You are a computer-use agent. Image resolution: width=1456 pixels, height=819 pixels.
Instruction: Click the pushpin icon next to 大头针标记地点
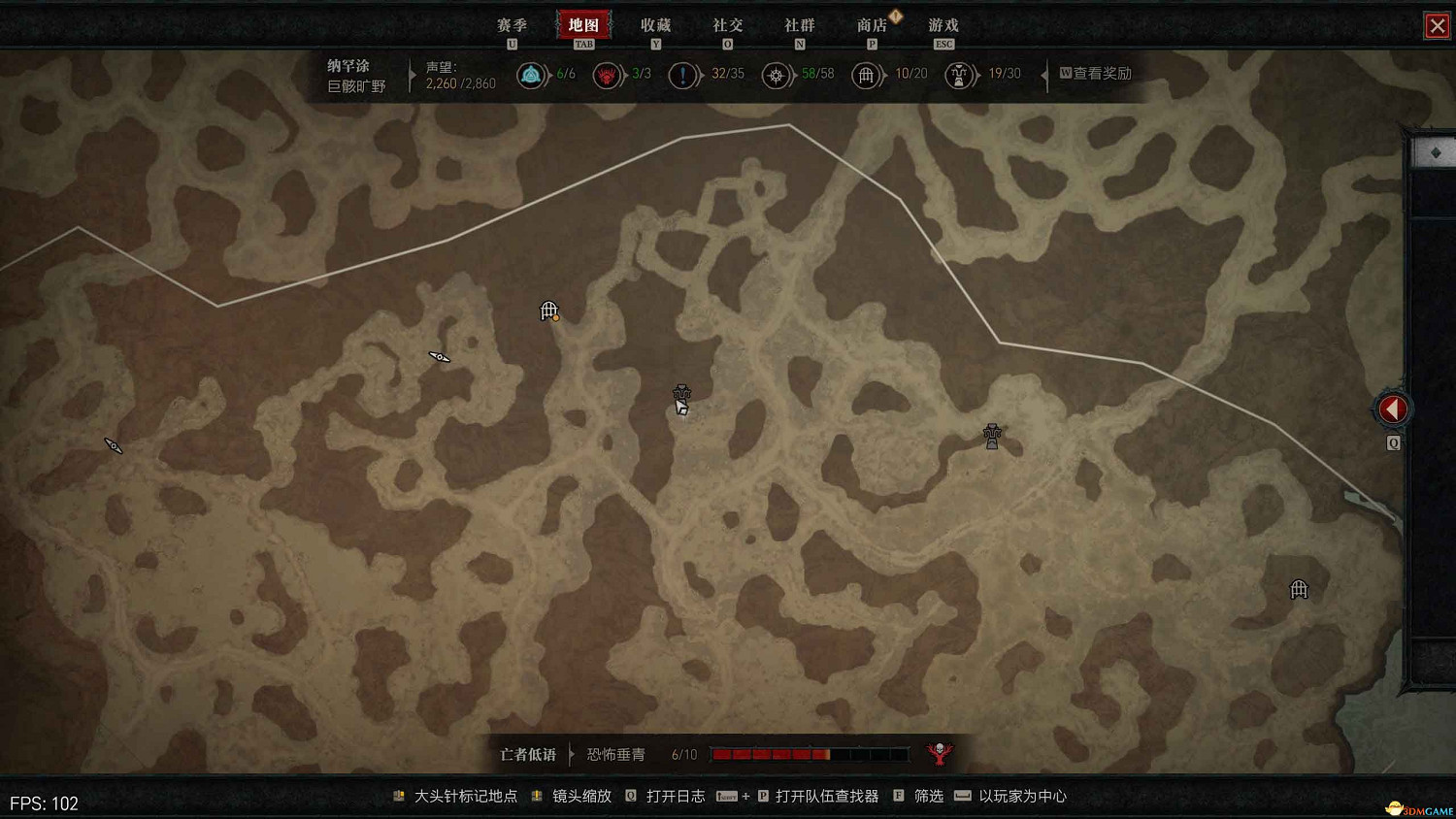(x=398, y=796)
